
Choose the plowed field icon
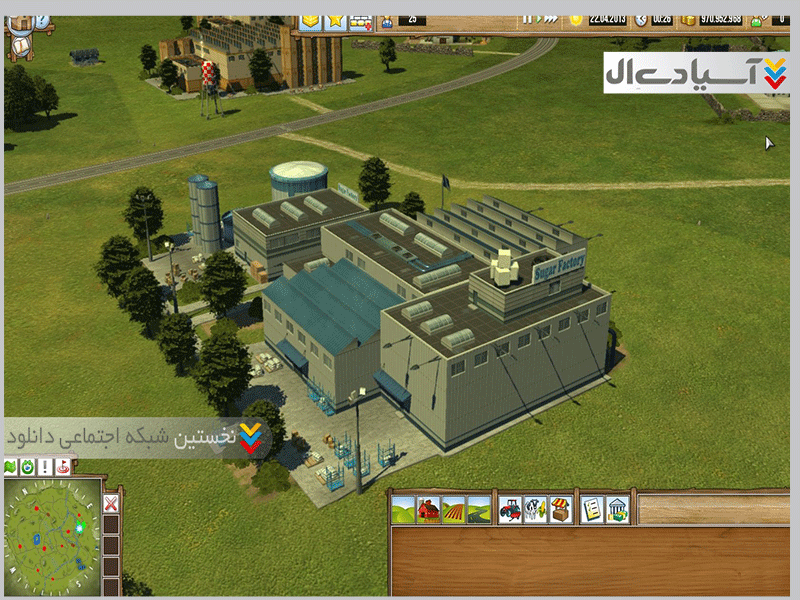[453, 509]
